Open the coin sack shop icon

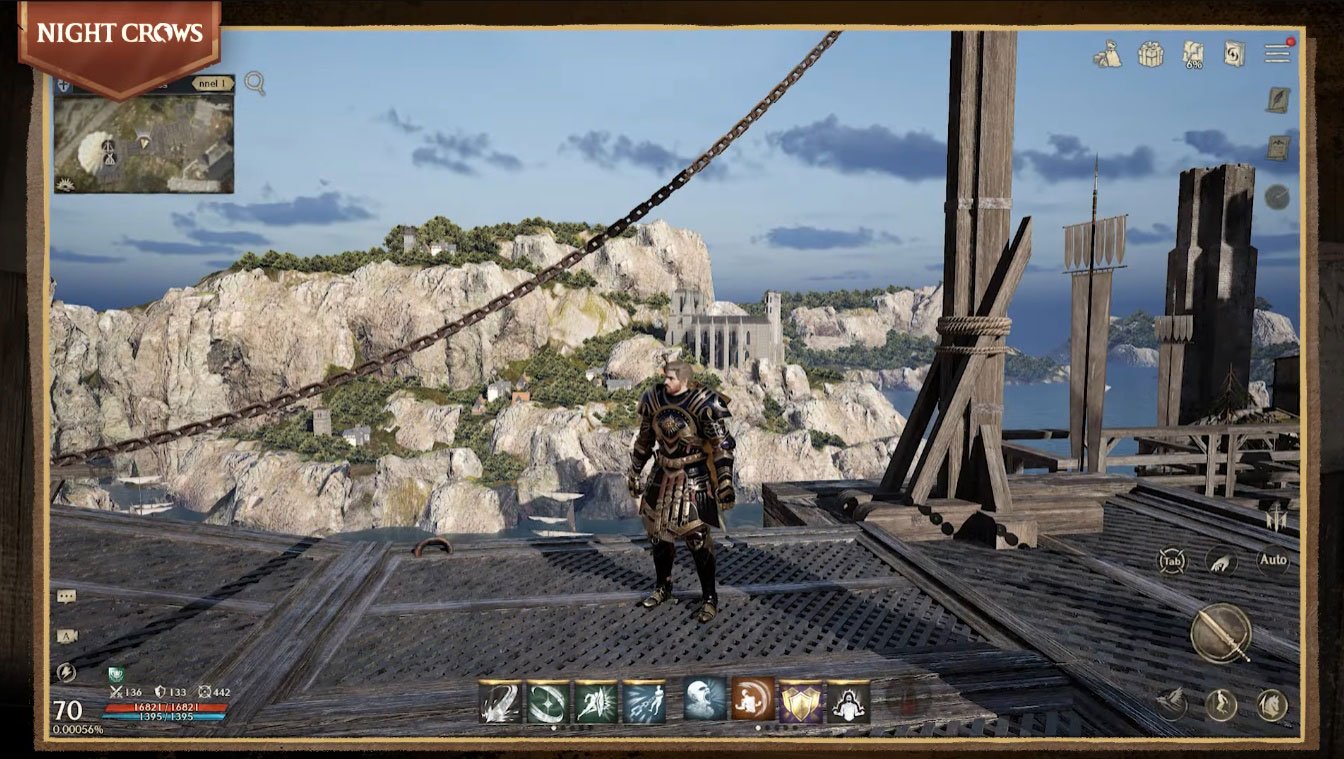pos(1107,54)
